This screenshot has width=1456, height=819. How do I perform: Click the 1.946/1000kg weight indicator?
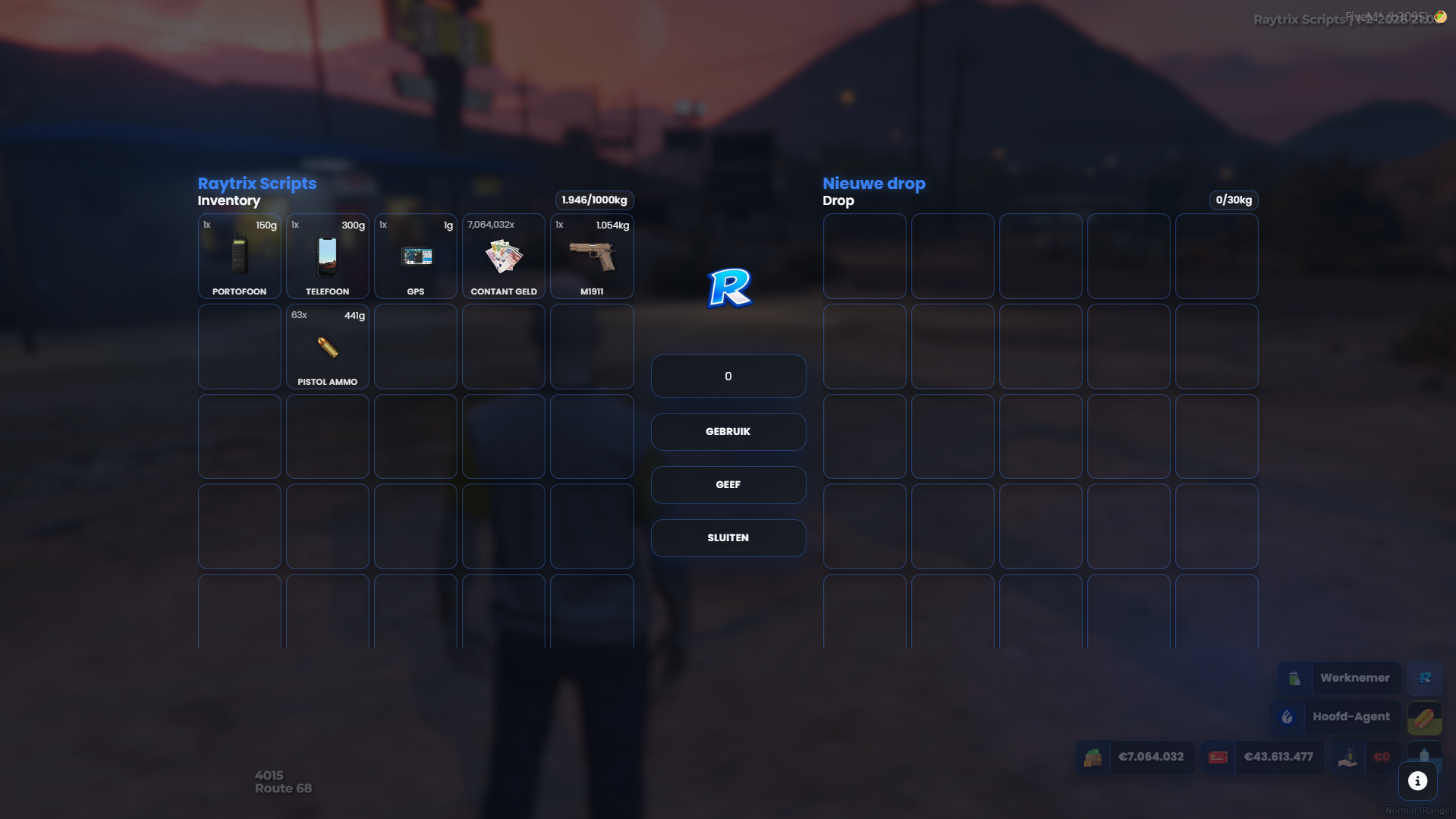(x=594, y=200)
